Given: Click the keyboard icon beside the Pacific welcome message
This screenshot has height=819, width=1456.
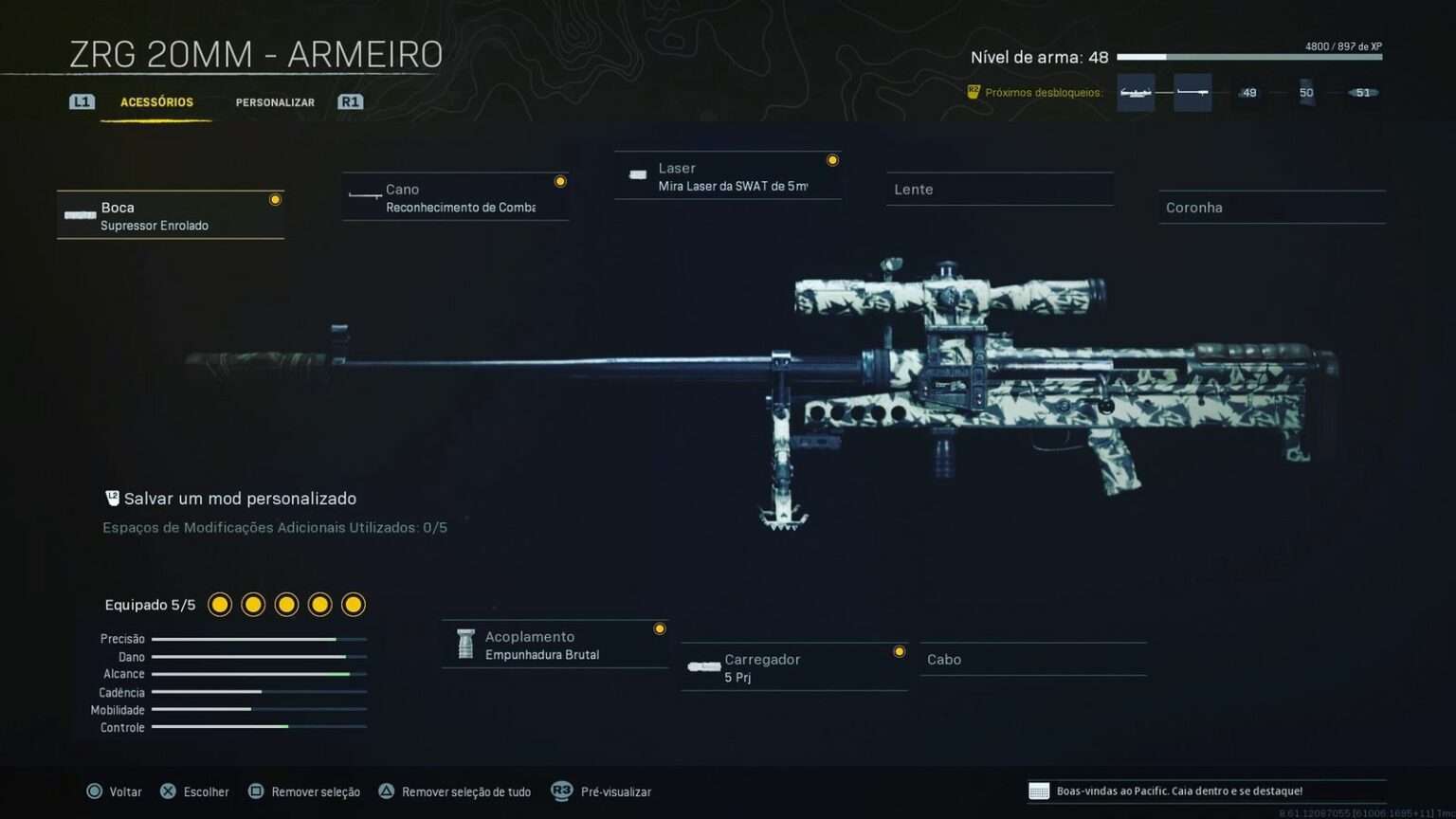Looking at the screenshot, I should click(x=1040, y=791).
